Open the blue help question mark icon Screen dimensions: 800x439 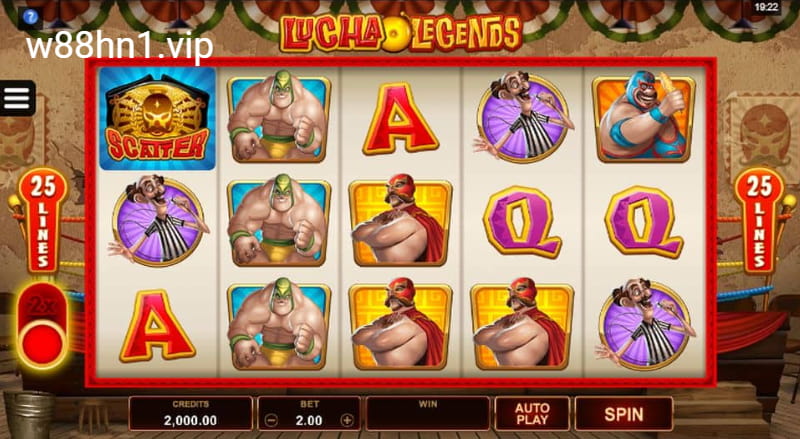(31, 17)
